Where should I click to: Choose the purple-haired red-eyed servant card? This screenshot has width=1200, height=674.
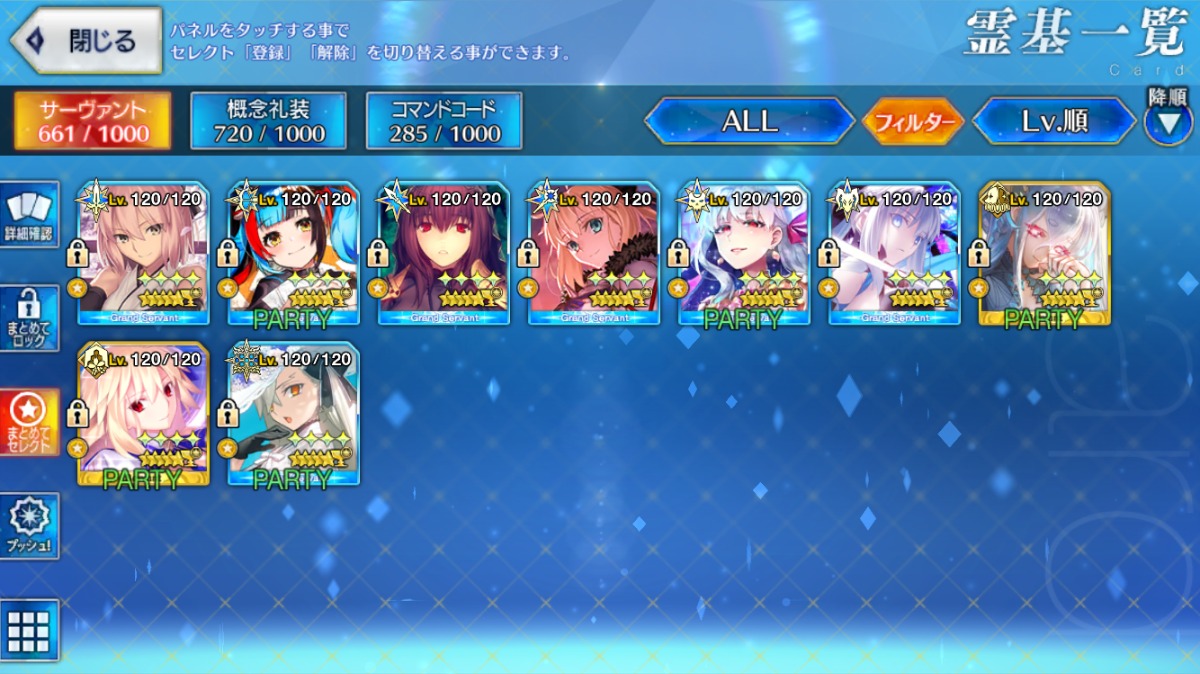tap(444, 255)
